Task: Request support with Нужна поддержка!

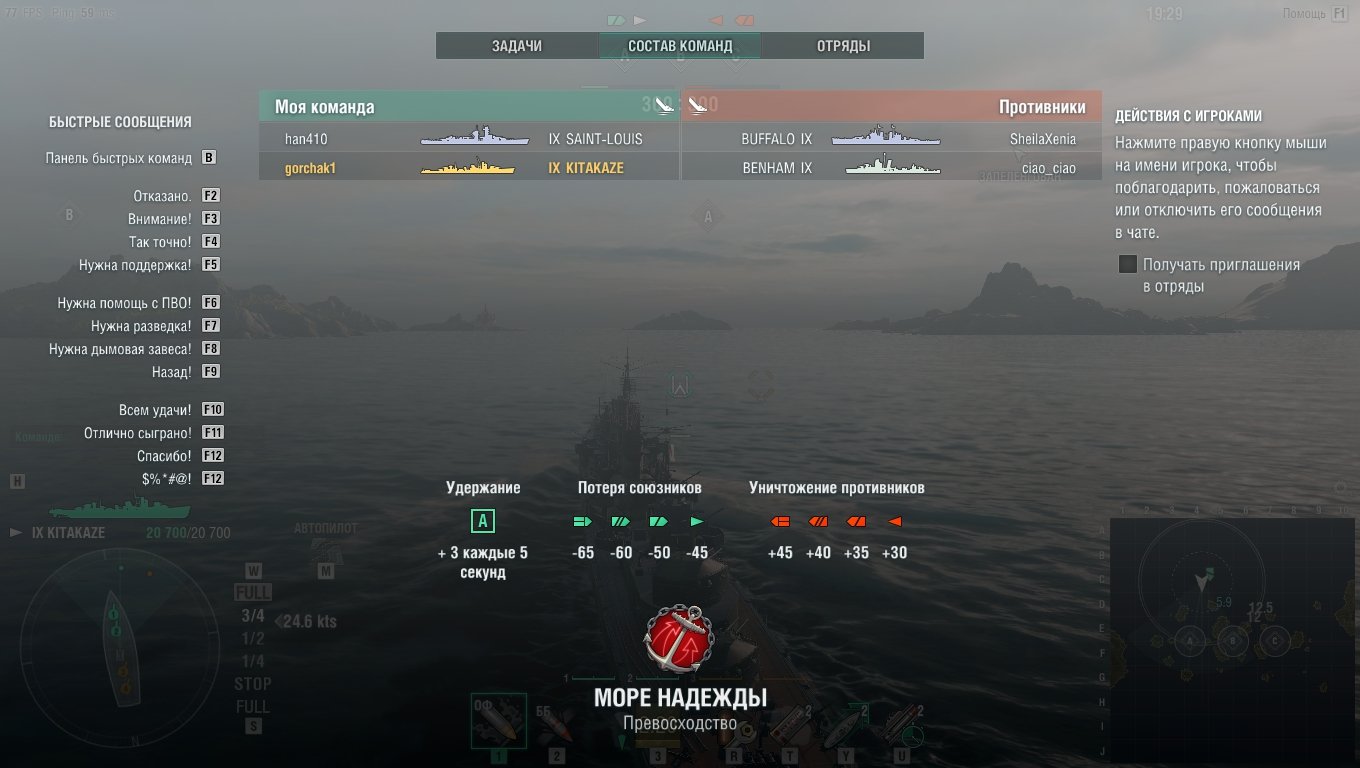Action: point(135,265)
